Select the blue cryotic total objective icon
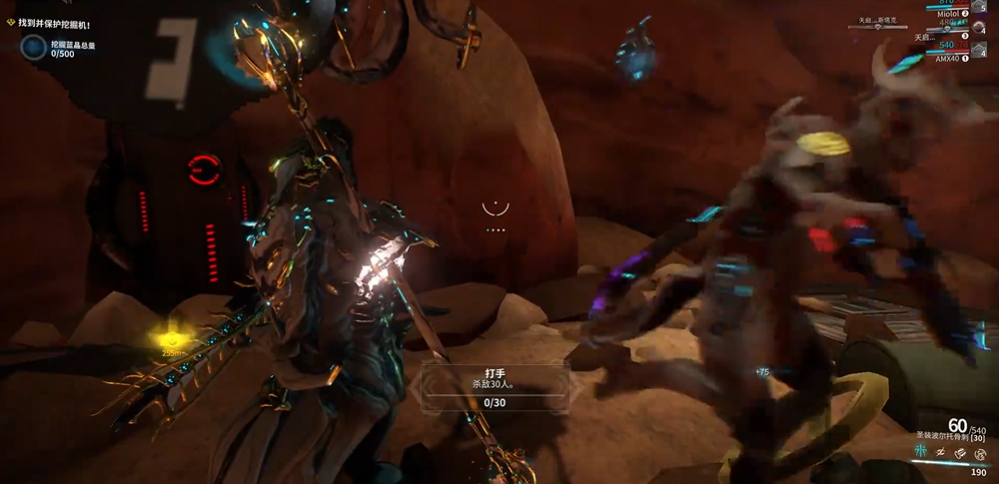Viewport: 999px width, 484px height. pyautogui.click(x=34, y=46)
